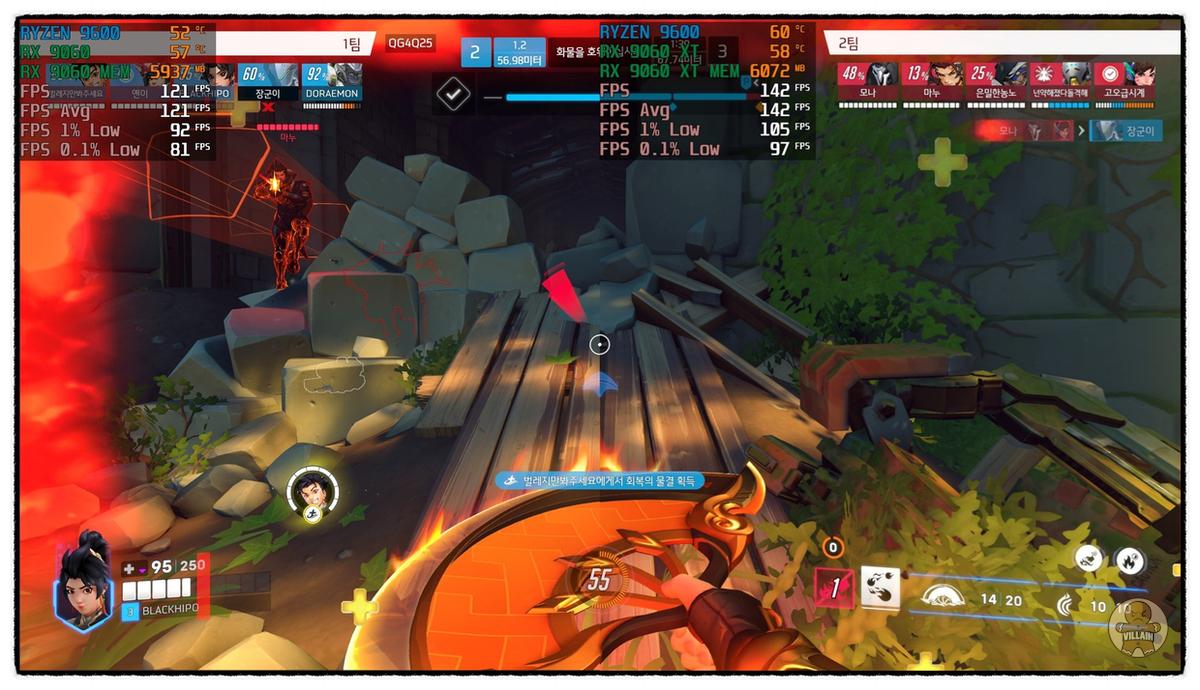
Task: Click the teammate portrait marker near the rubble
Action: click(312, 490)
